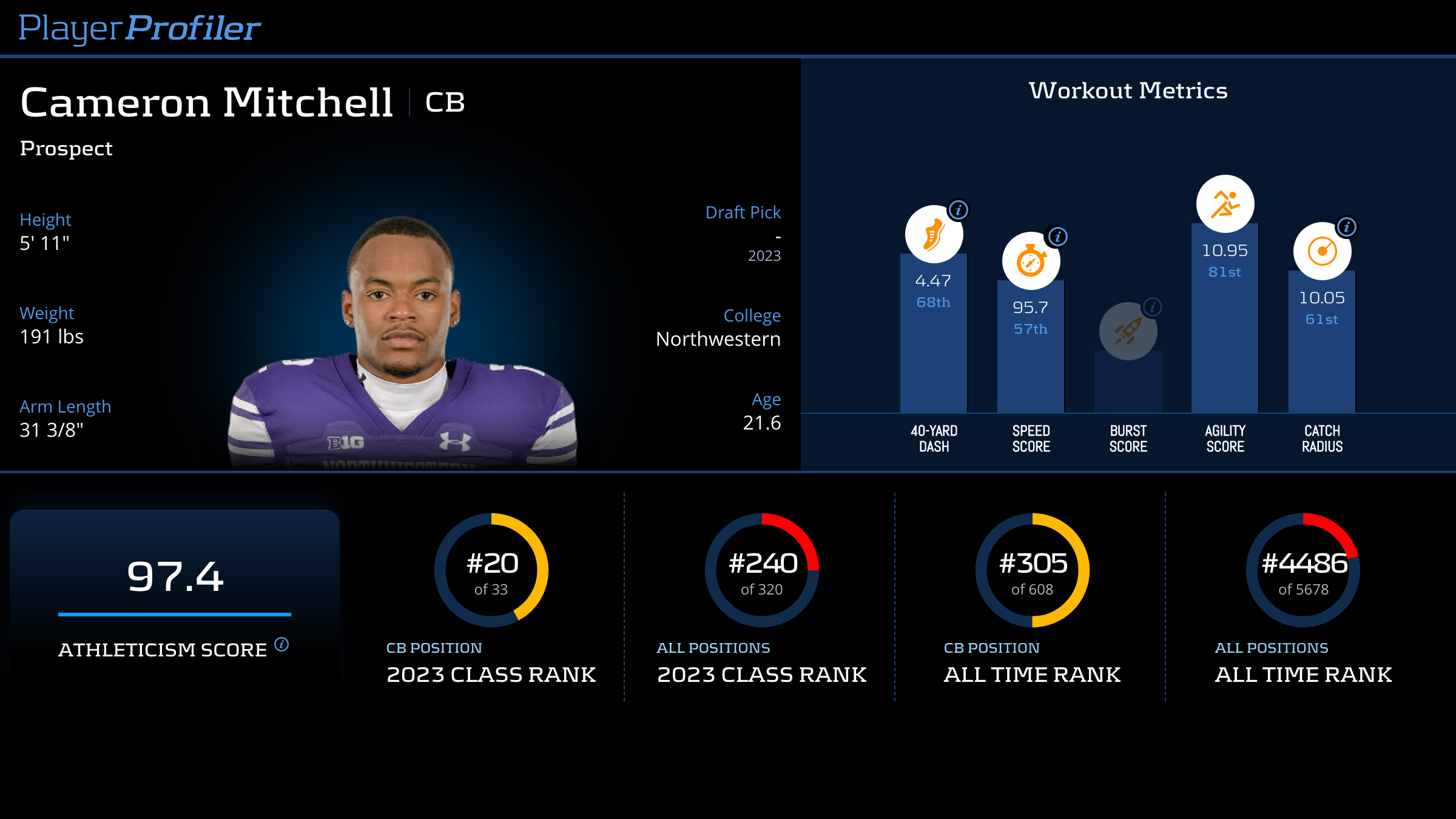Screen dimensions: 1456x819
Task: Select the Agility Score runner icon
Action: tap(1225, 204)
